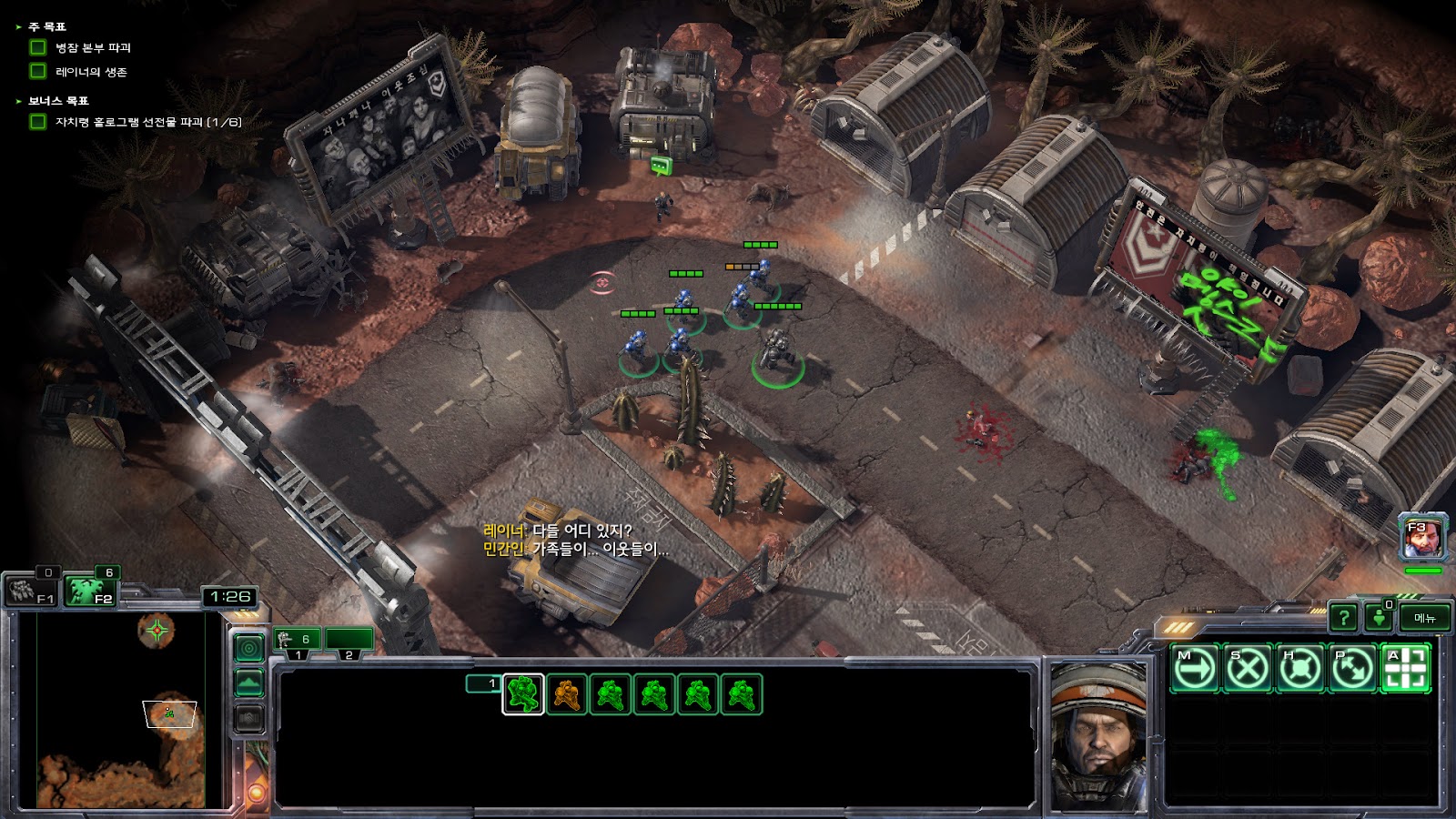Open the help question mark button
1456x819 pixels.
coord(1343,618)
